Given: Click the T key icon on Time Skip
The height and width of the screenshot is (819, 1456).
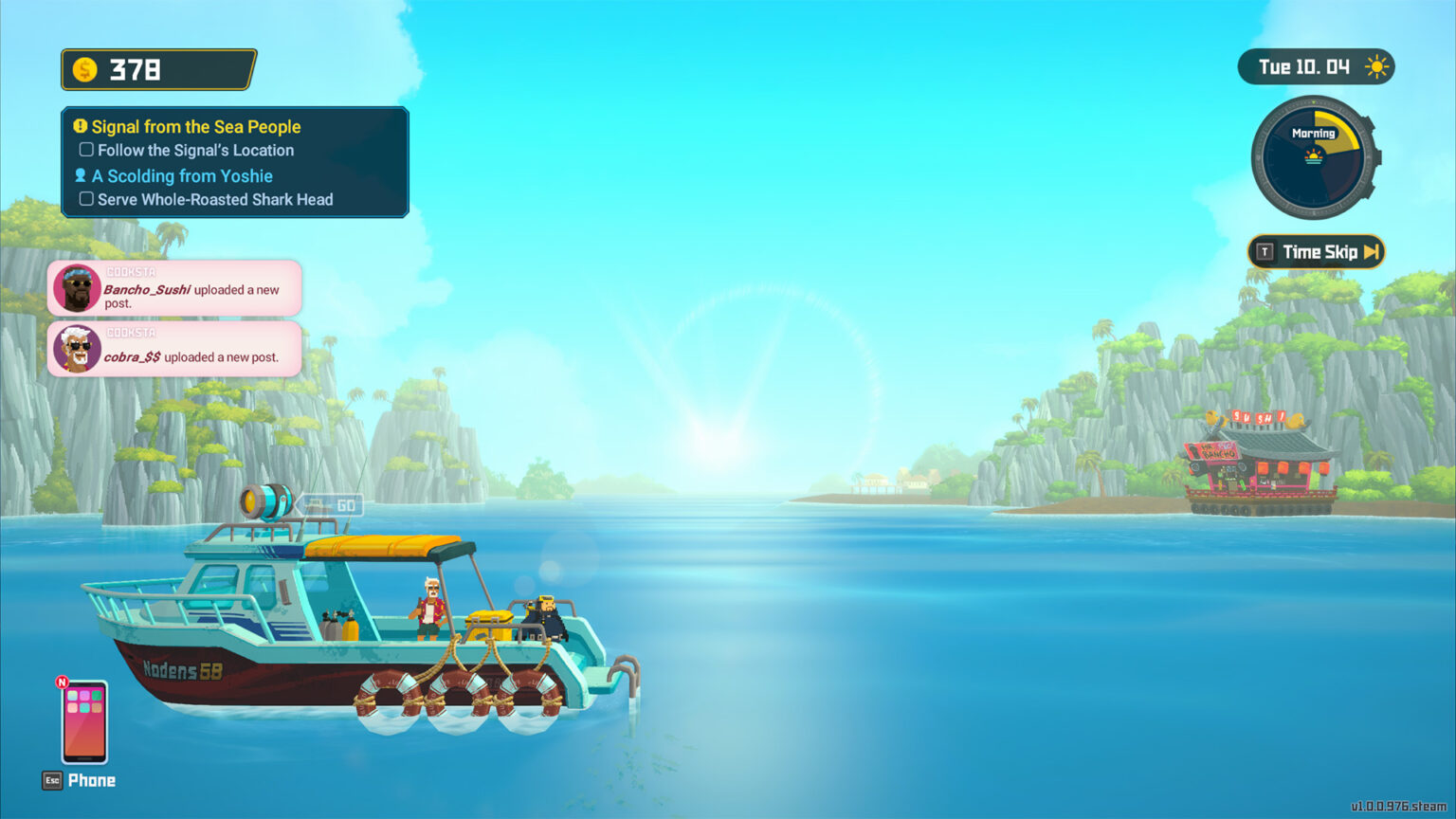Looking at the screenshot, I should tap(1265, 252).
